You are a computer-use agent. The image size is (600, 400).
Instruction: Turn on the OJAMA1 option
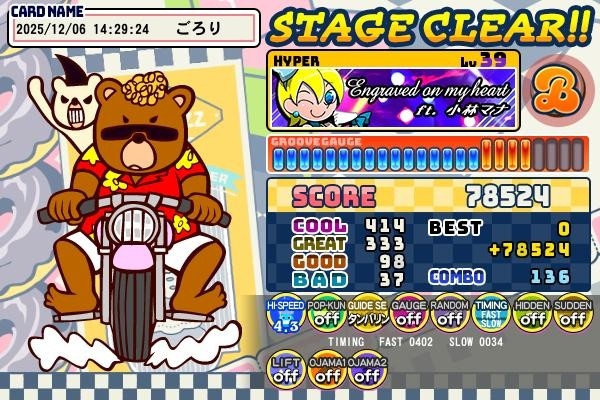pyautogui.click(x=326, y=370)
